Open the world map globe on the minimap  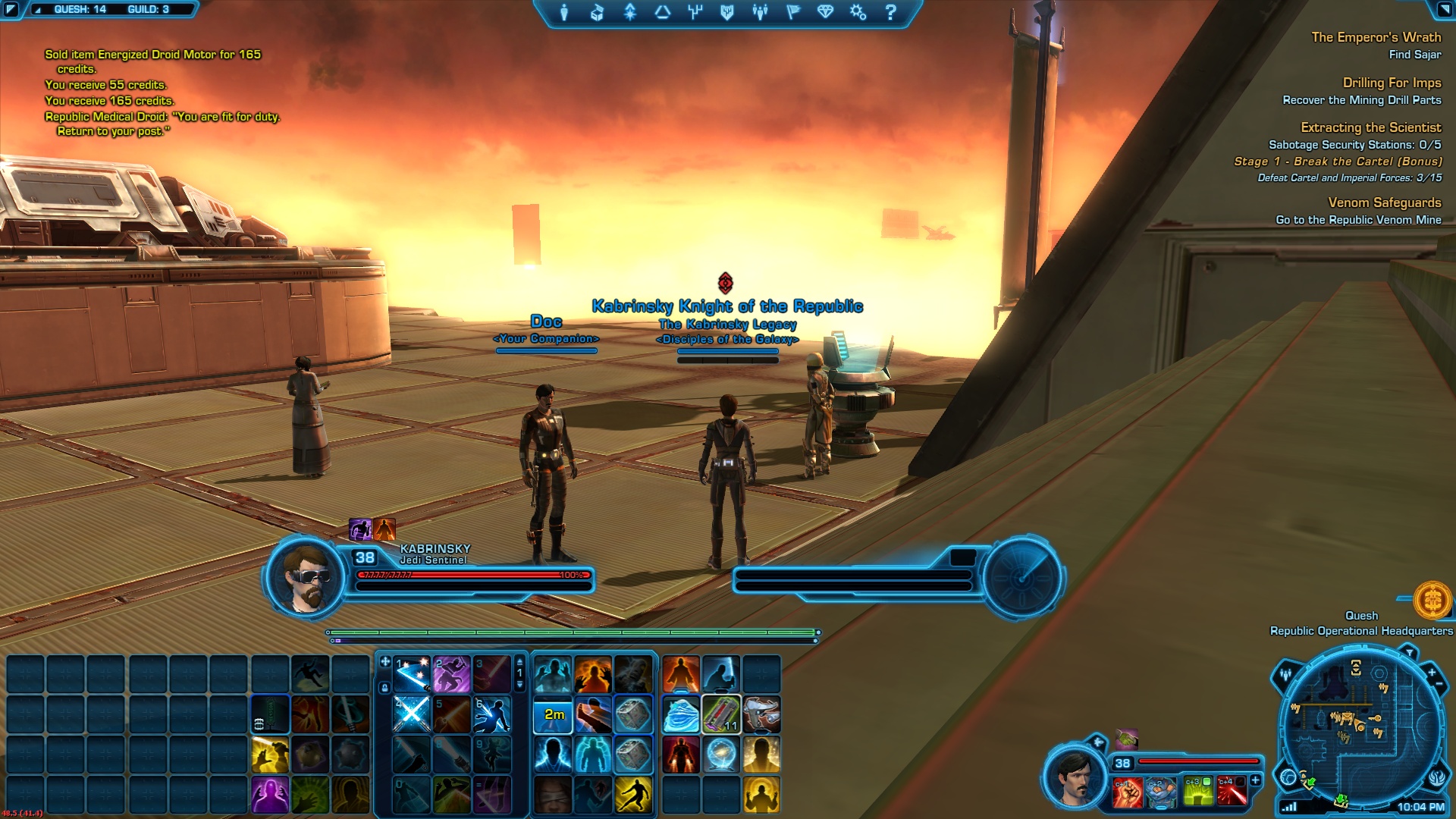(x=1288, y=777)
